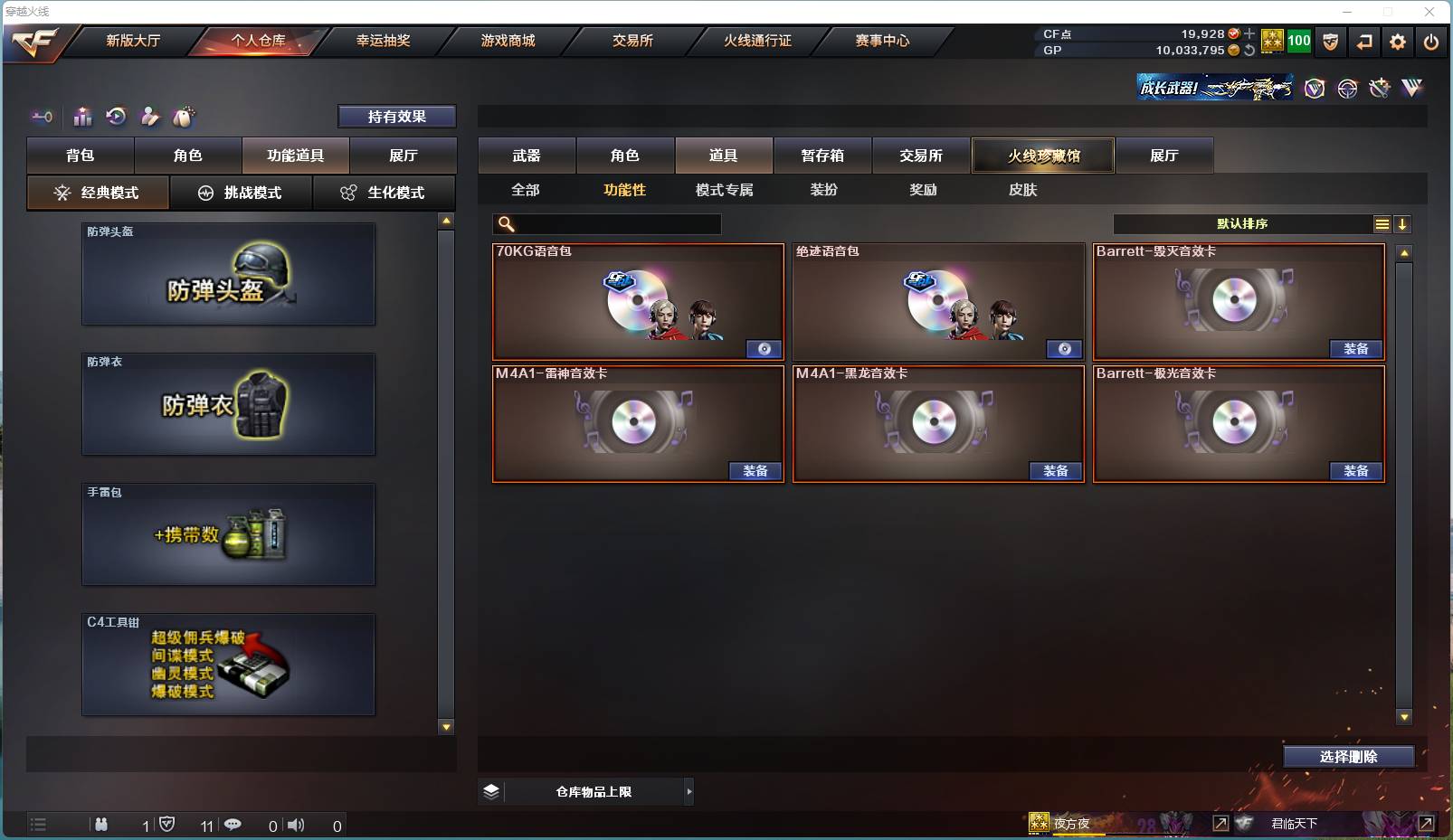1453x840 pixels.
Task: Toggle the preview eye on 70KG语音包 card
Action: [763, 348]
